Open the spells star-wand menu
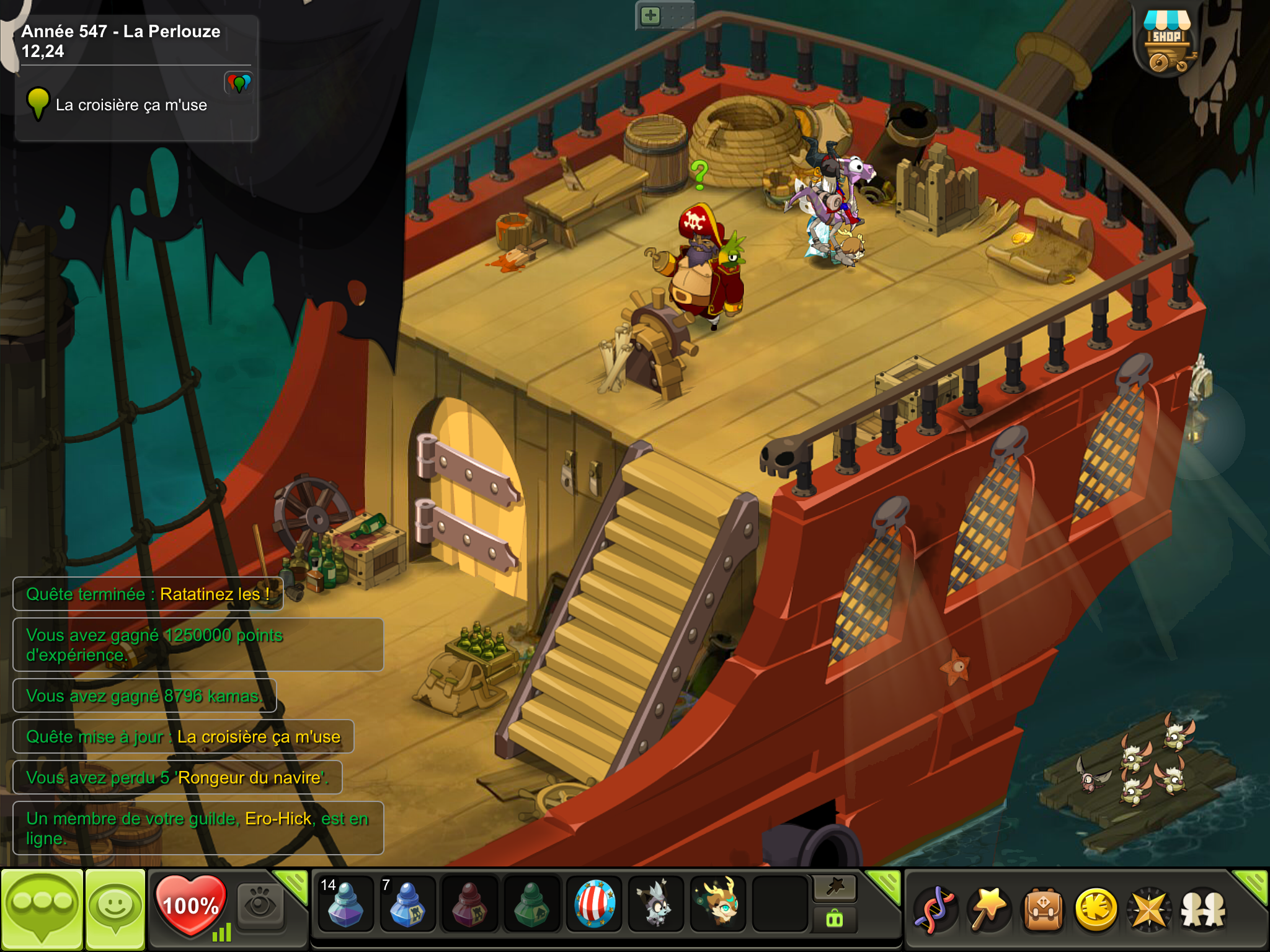 tap(988, 910)
